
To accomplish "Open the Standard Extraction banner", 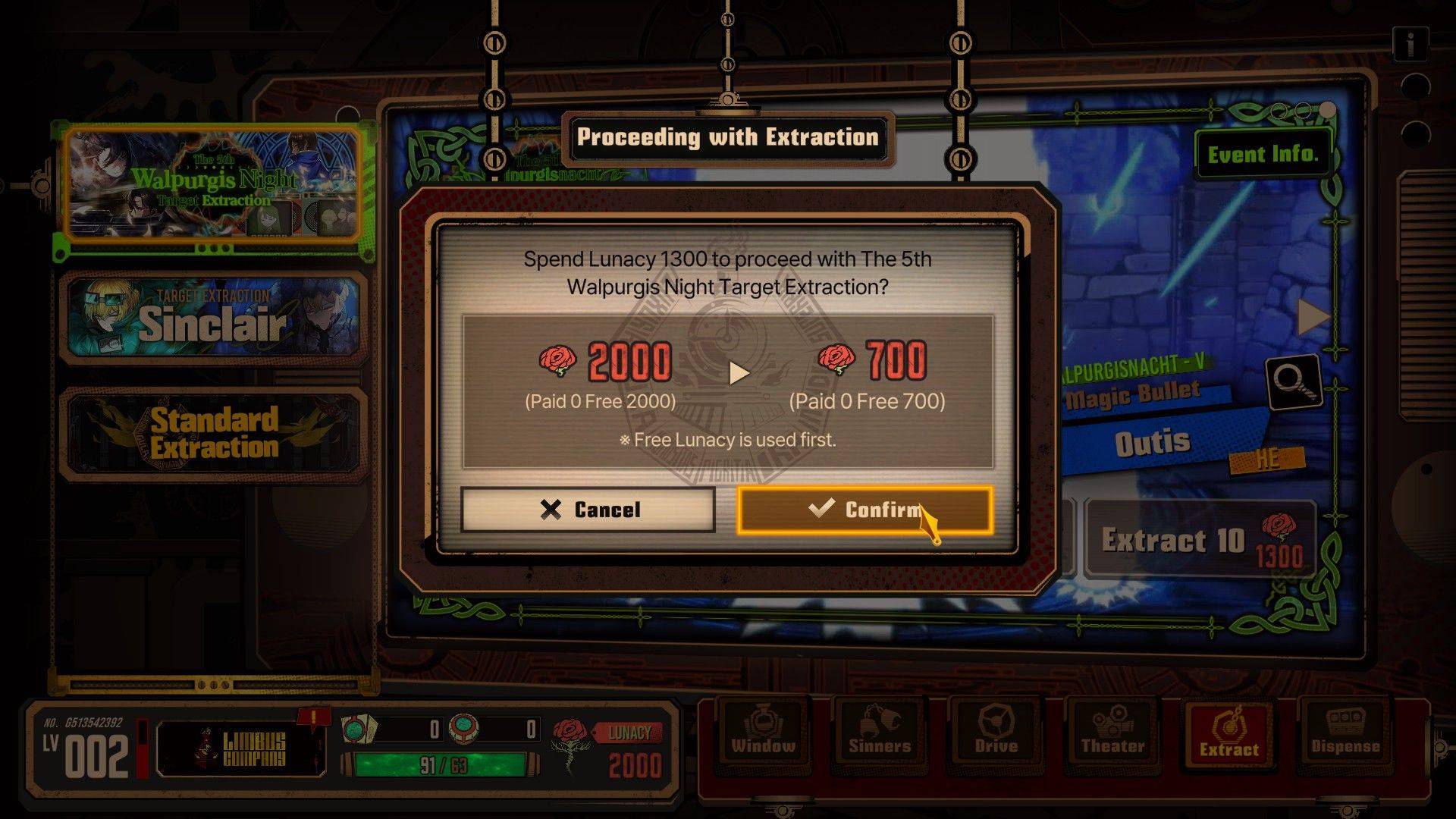I will 212,434.
